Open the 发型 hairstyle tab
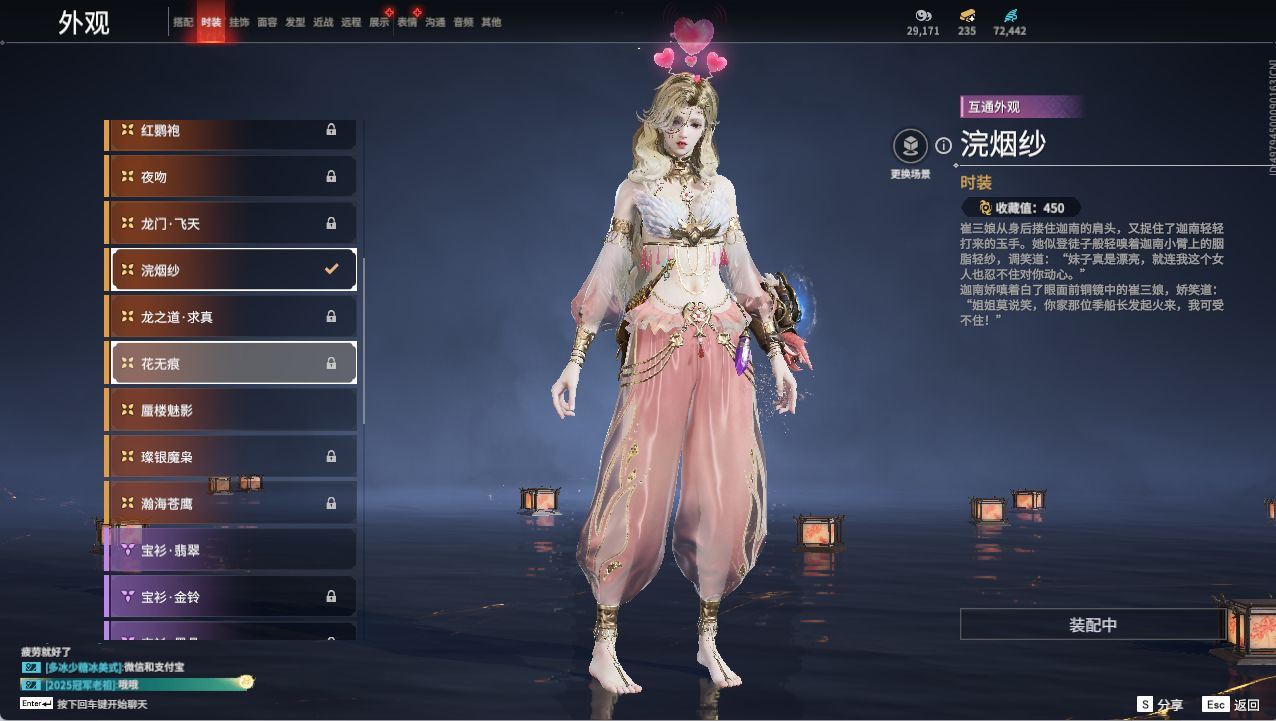 click(x=295, y=22)
